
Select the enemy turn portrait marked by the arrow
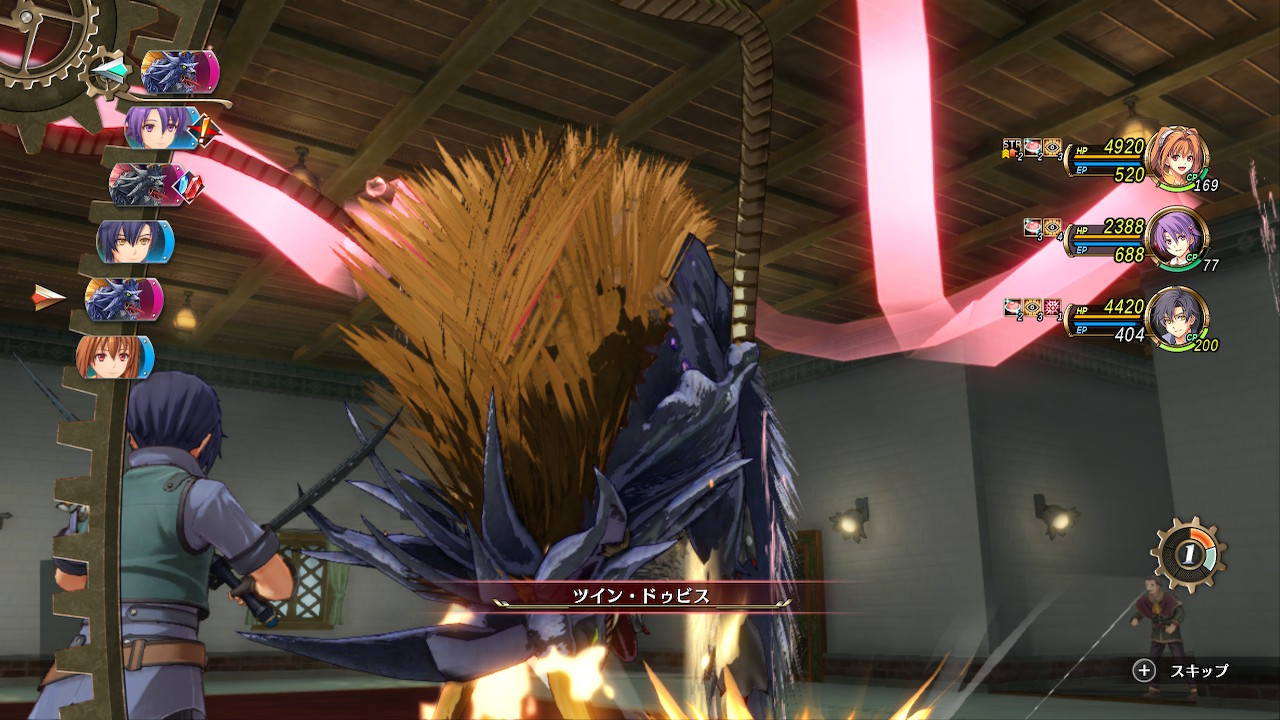pyautogui.click(x=123, y=299)
